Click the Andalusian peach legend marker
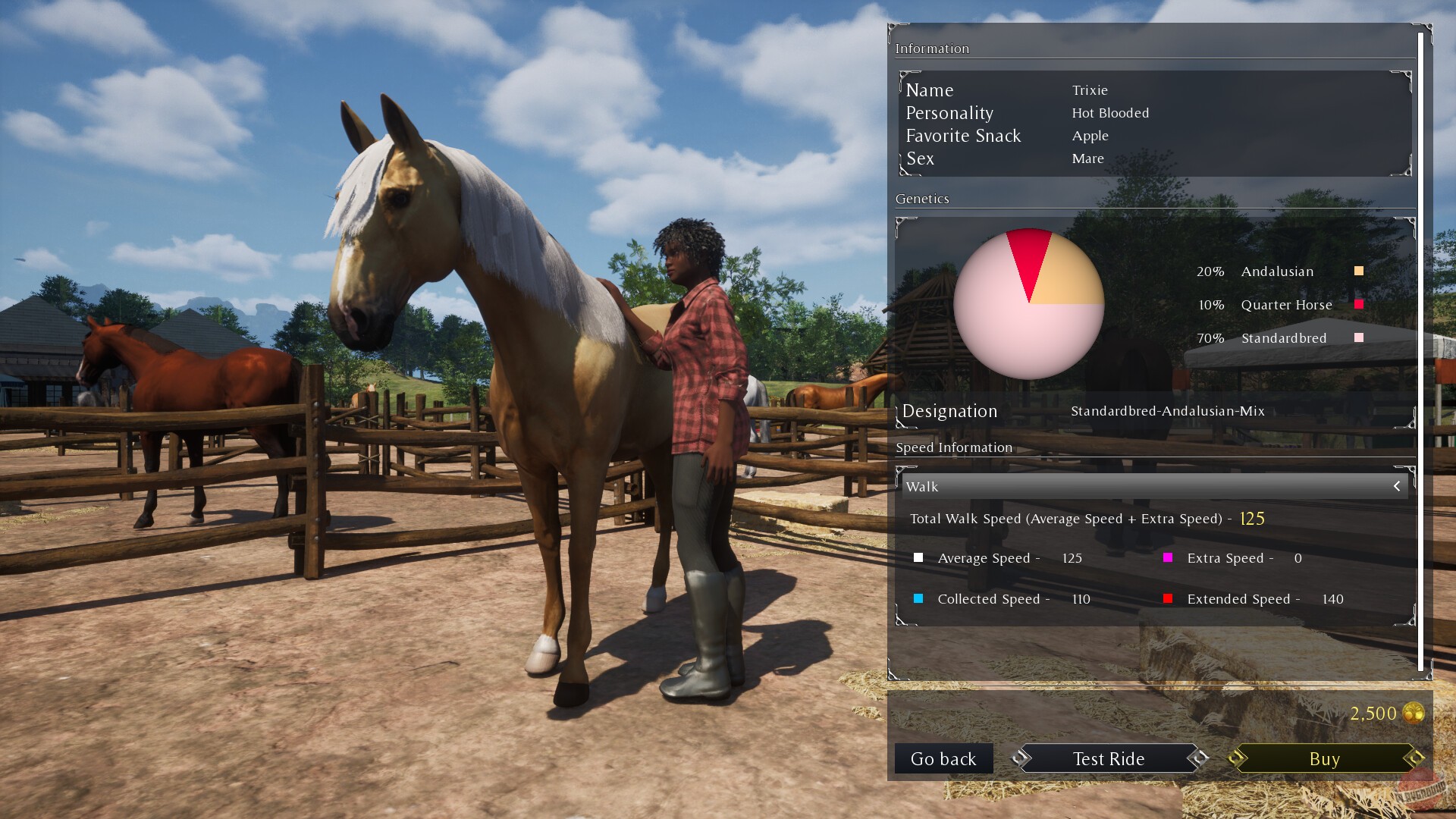This screenshot has height=819, width=1456. 1358,270
